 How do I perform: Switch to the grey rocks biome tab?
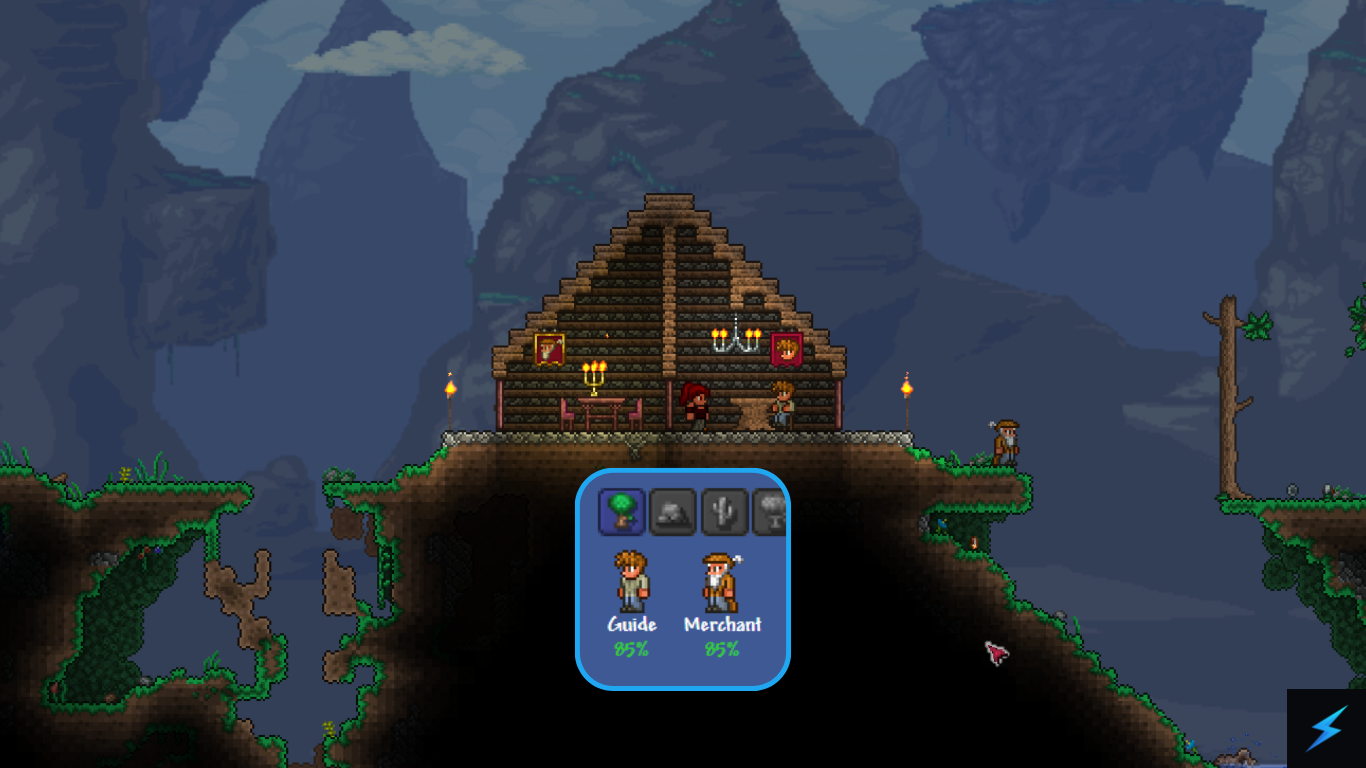coord(673,512)
